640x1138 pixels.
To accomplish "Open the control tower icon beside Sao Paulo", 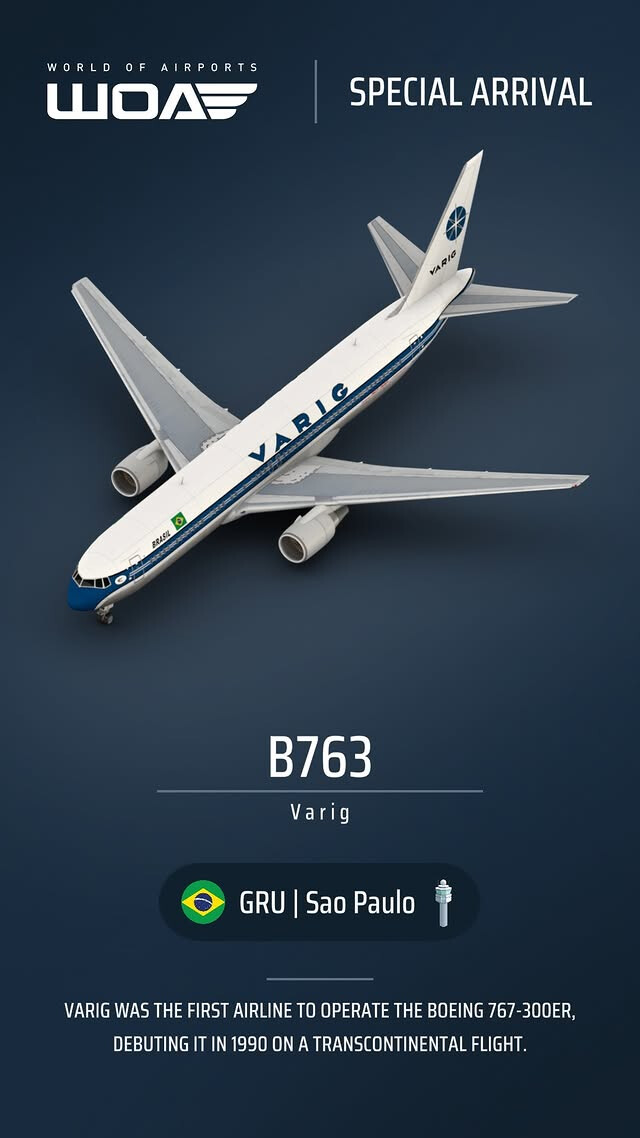I will pyautogui.click(x=442, y=902).
